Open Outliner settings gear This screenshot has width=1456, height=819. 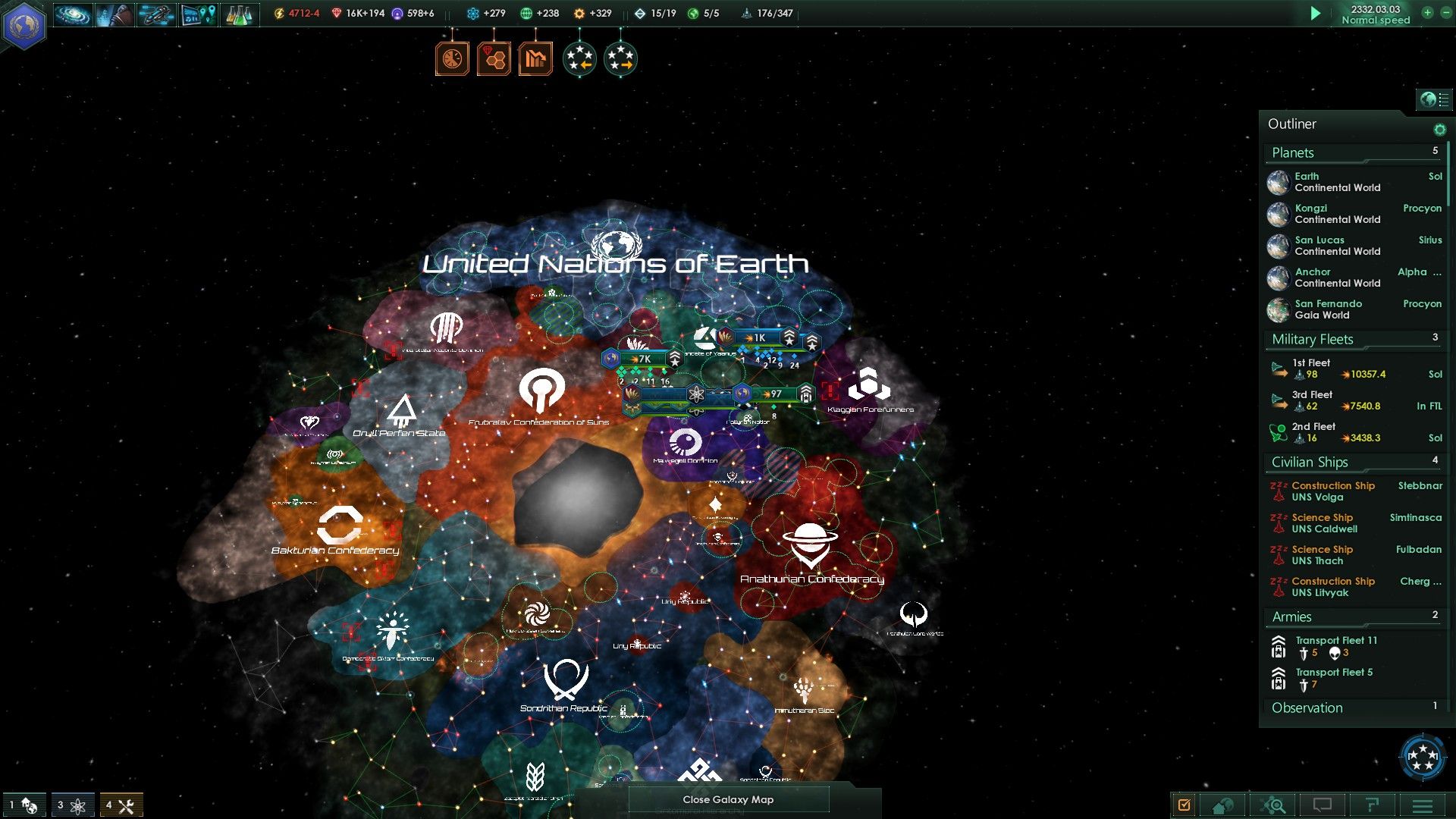(x=1439, y=130)
